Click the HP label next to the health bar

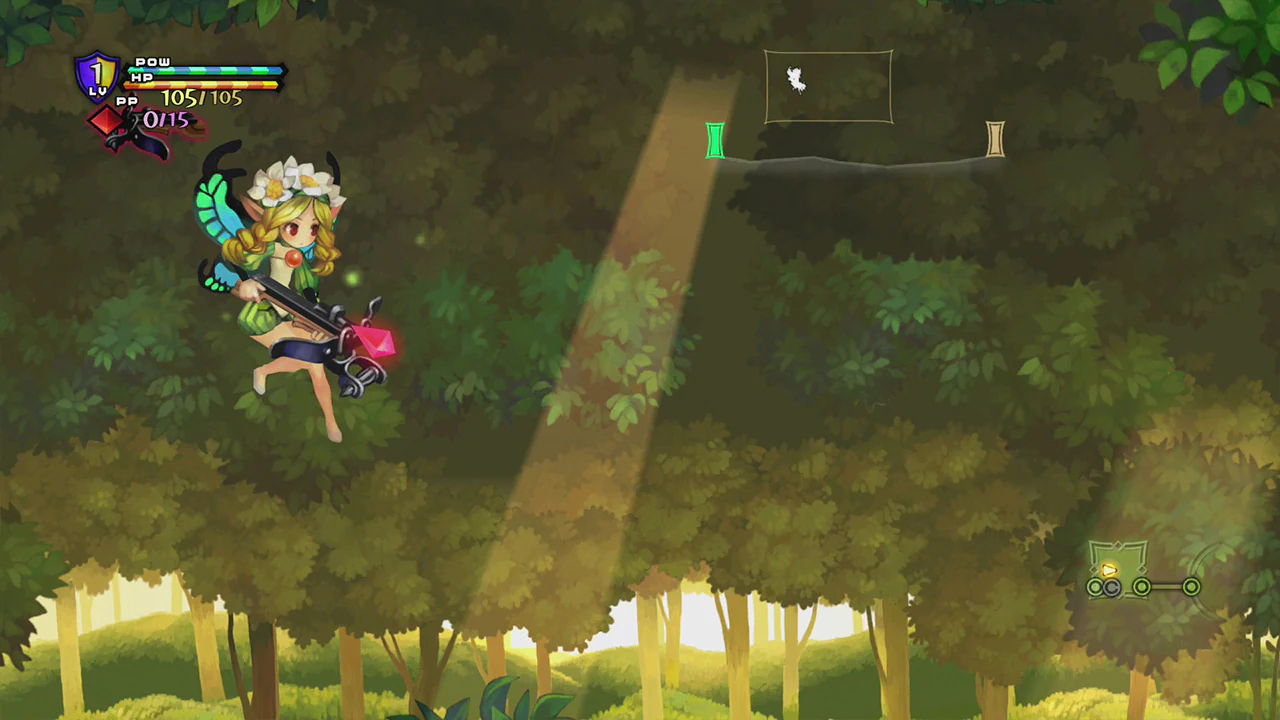[x=141, y=77]
